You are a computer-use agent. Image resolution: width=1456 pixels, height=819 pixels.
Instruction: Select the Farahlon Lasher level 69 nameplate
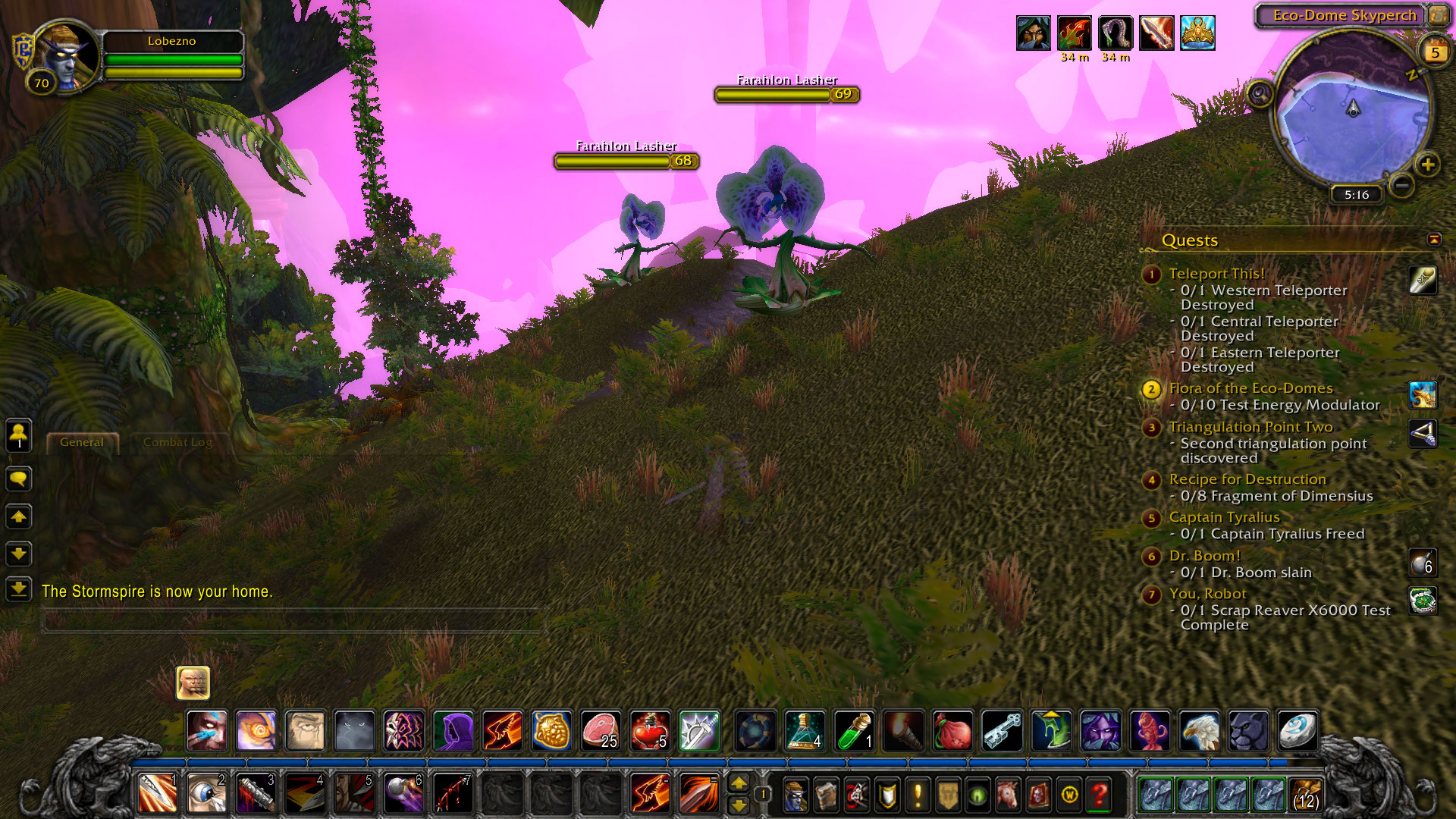pyautogui.click(x=786, y=94)
